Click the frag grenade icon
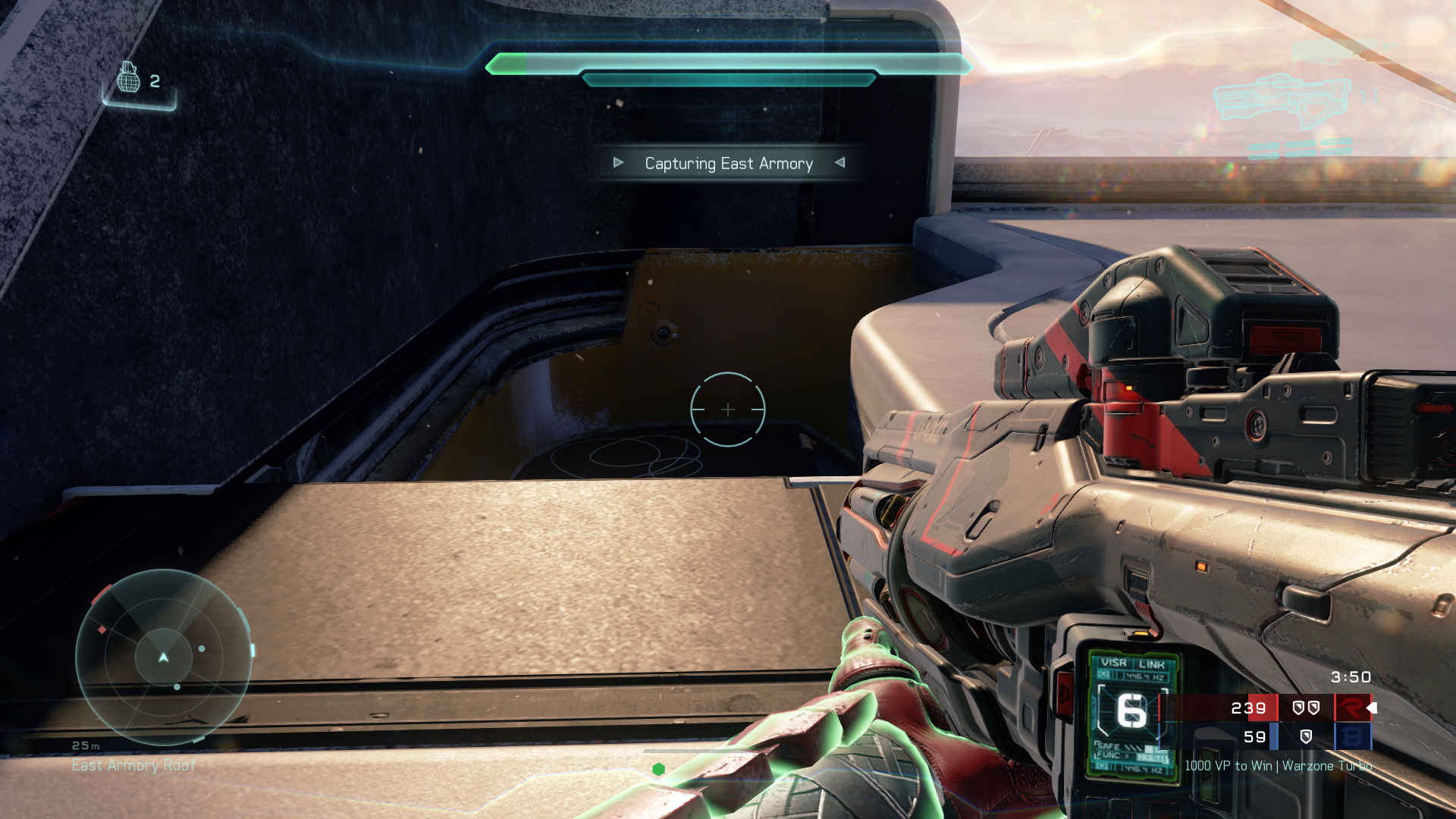 (129, 78)
